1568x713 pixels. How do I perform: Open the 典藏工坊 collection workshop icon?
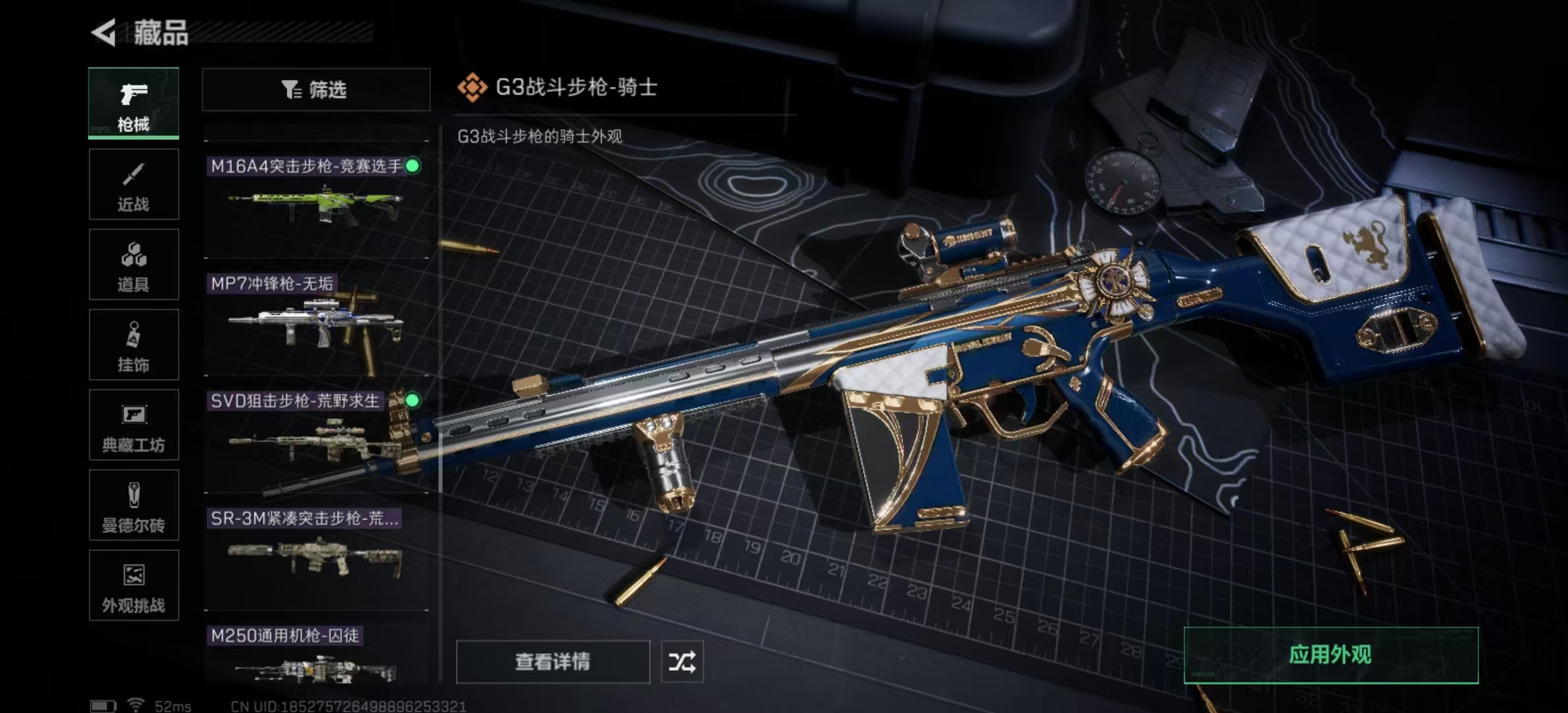pyautogui.click(x=133, y=426)
